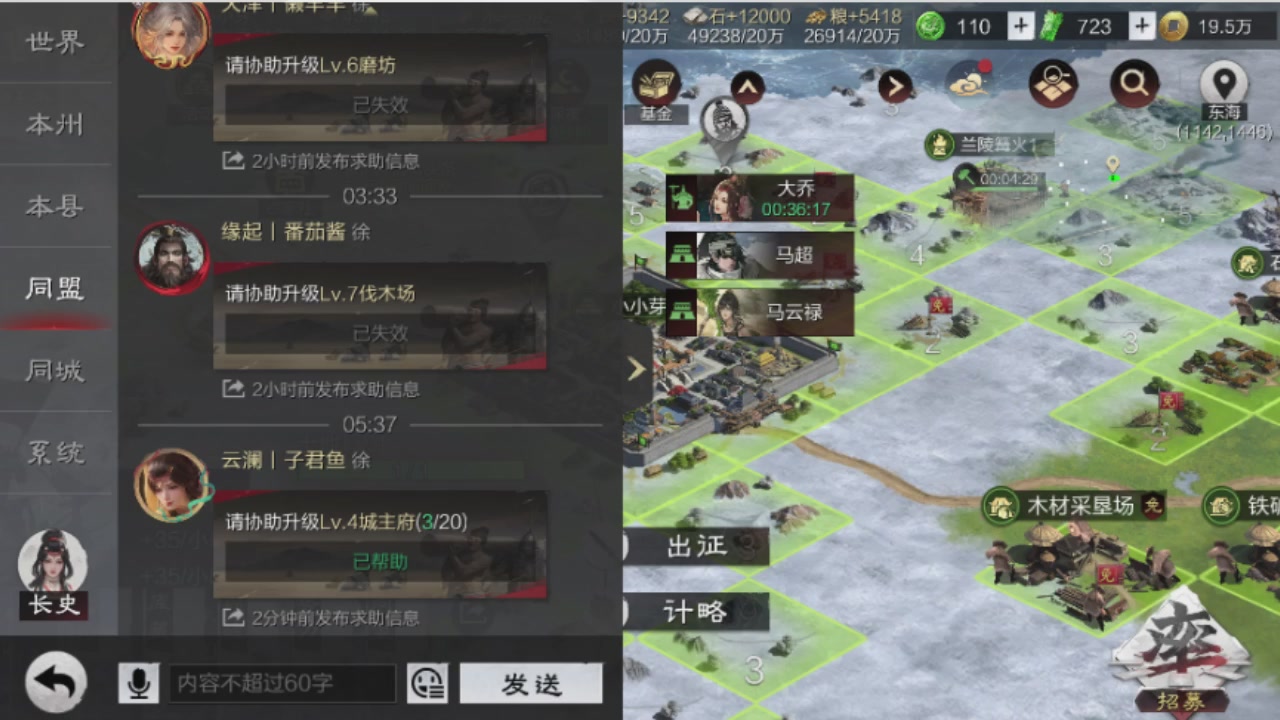Toggle the red 免 marker above 马超's row
The height and width of the screenshot is (720, 1280).
(x=938, y=305)
